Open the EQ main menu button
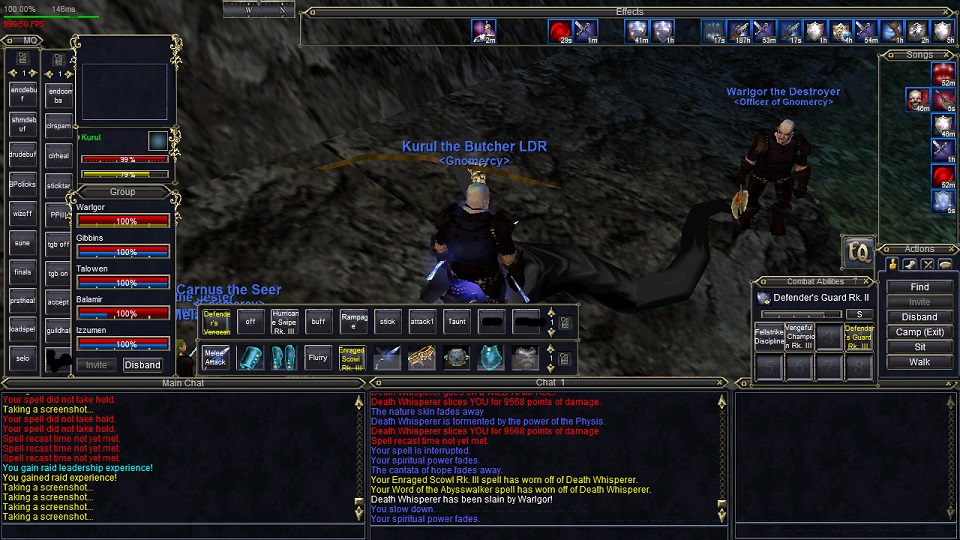 tap(858, 251)
